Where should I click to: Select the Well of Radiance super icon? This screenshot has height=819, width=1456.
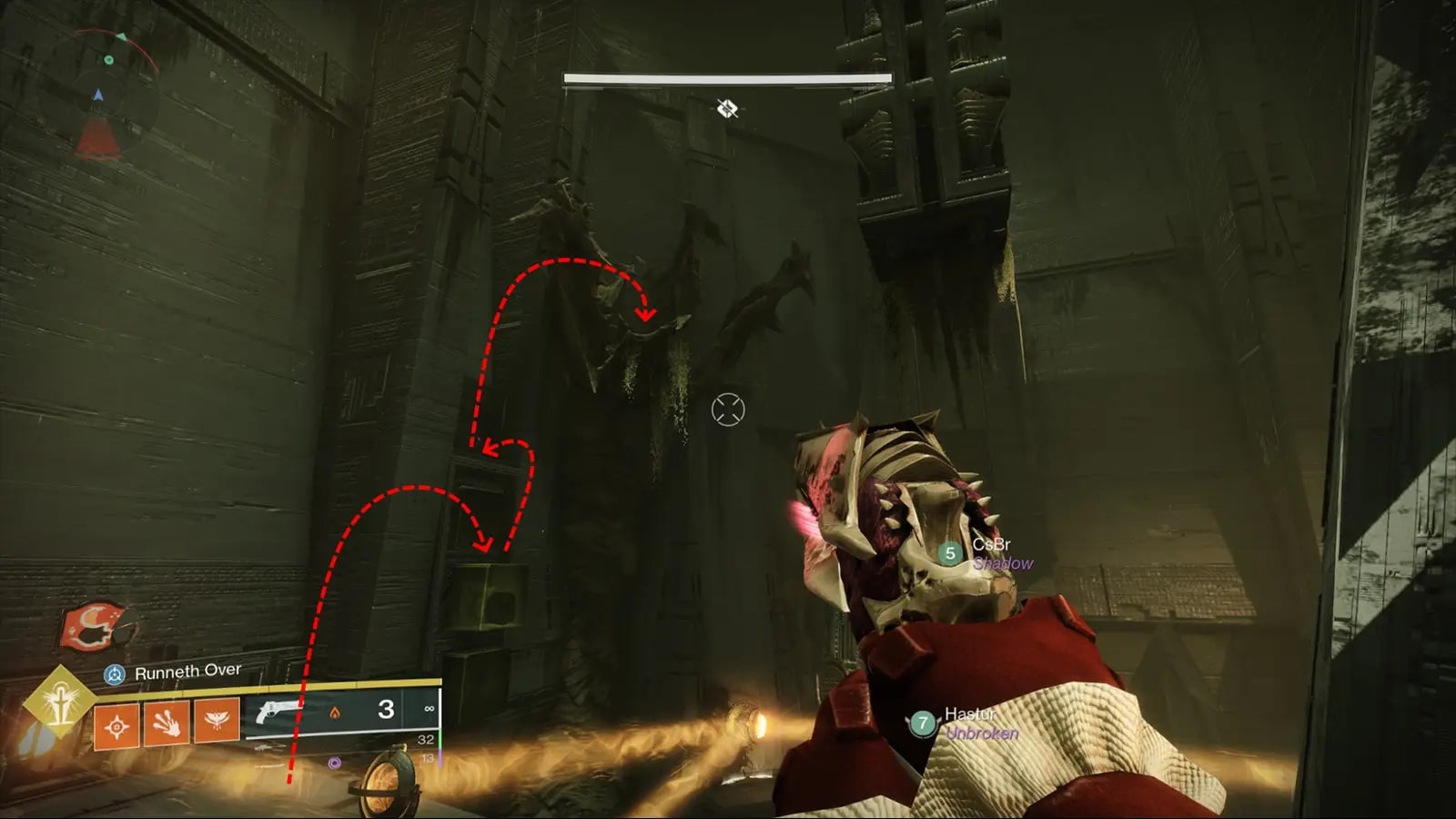coord(59,700)
